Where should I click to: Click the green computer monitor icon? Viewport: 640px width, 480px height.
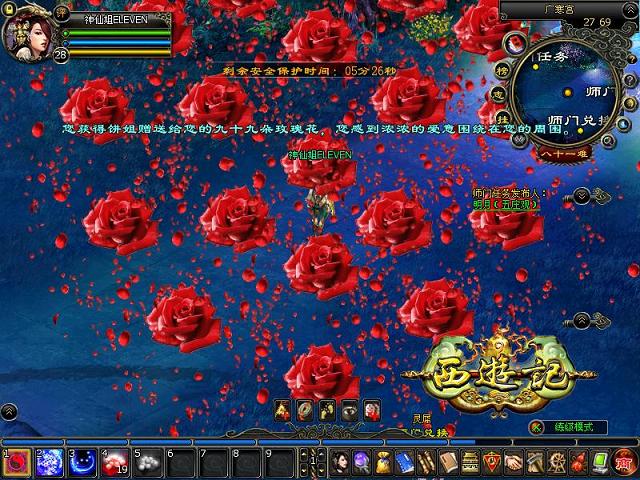click(602, 462)
